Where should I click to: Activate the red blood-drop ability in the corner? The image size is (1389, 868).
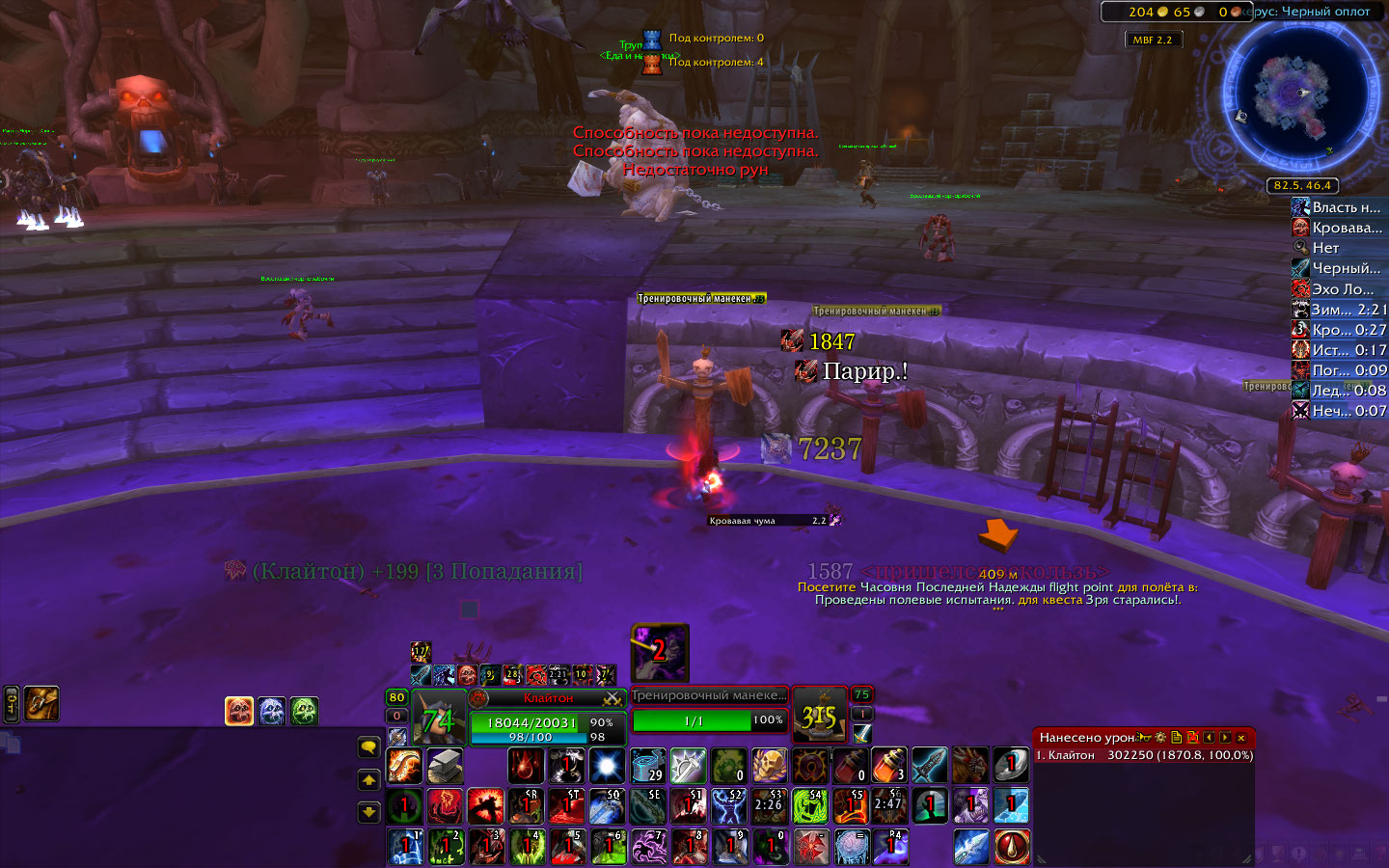(1012, 847)
